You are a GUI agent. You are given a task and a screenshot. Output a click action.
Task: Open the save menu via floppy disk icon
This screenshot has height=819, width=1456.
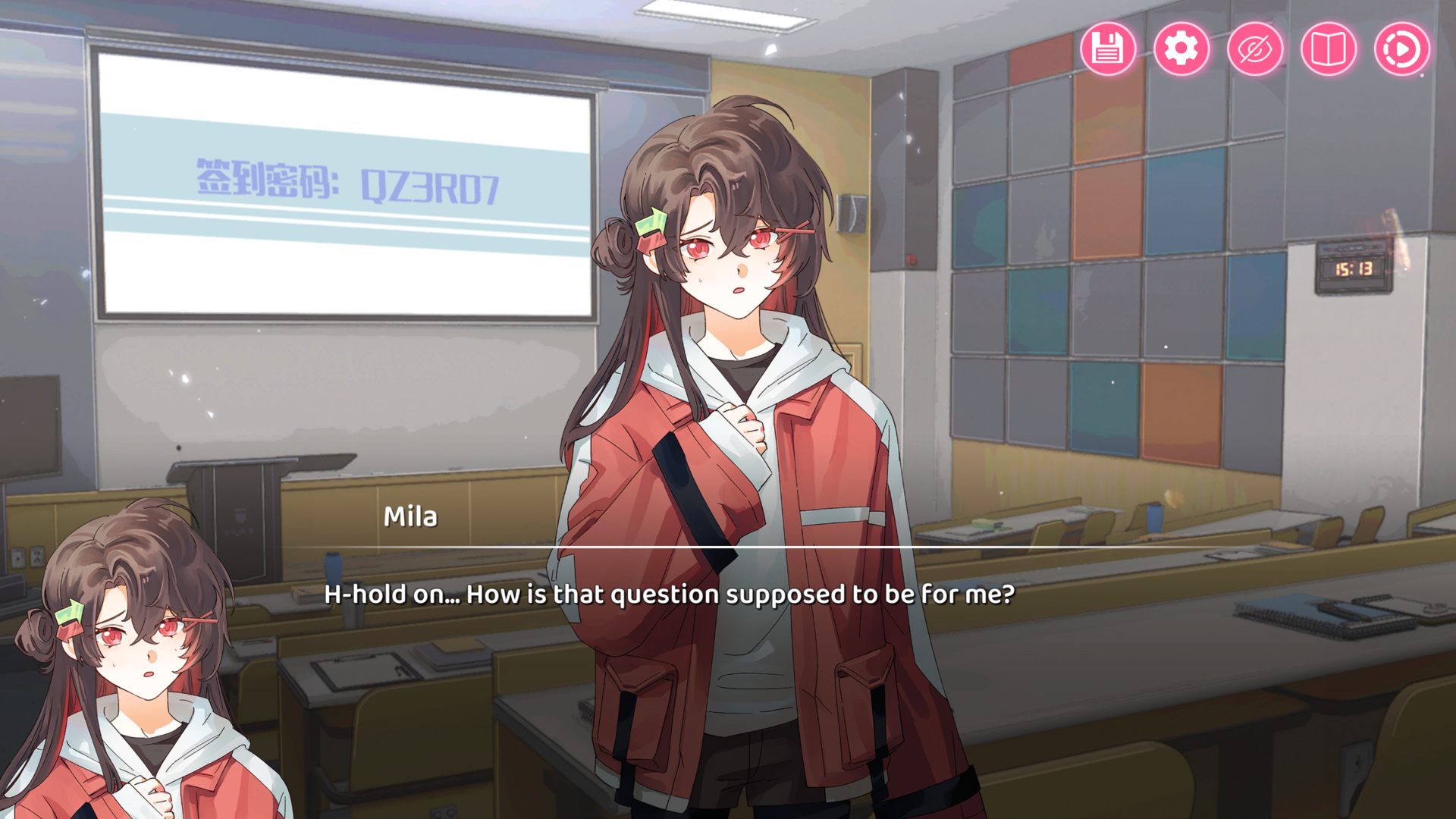click(x=1107, y=49)
